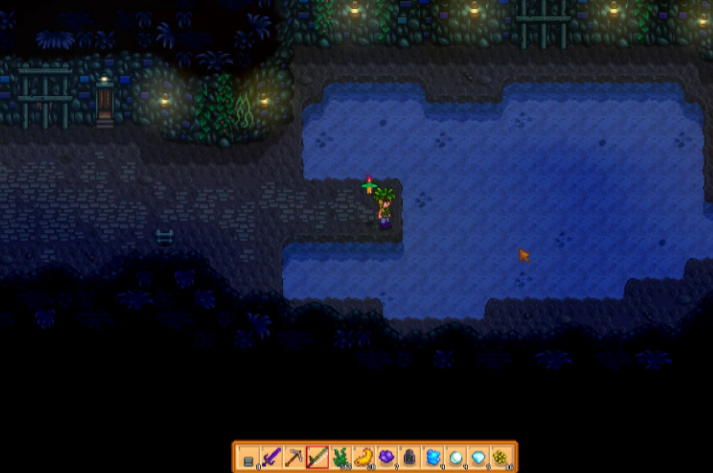The height and width of the screenshot is (473, 713).
Task: Pick the orange curved food item
Action: [x=364, y=458]
